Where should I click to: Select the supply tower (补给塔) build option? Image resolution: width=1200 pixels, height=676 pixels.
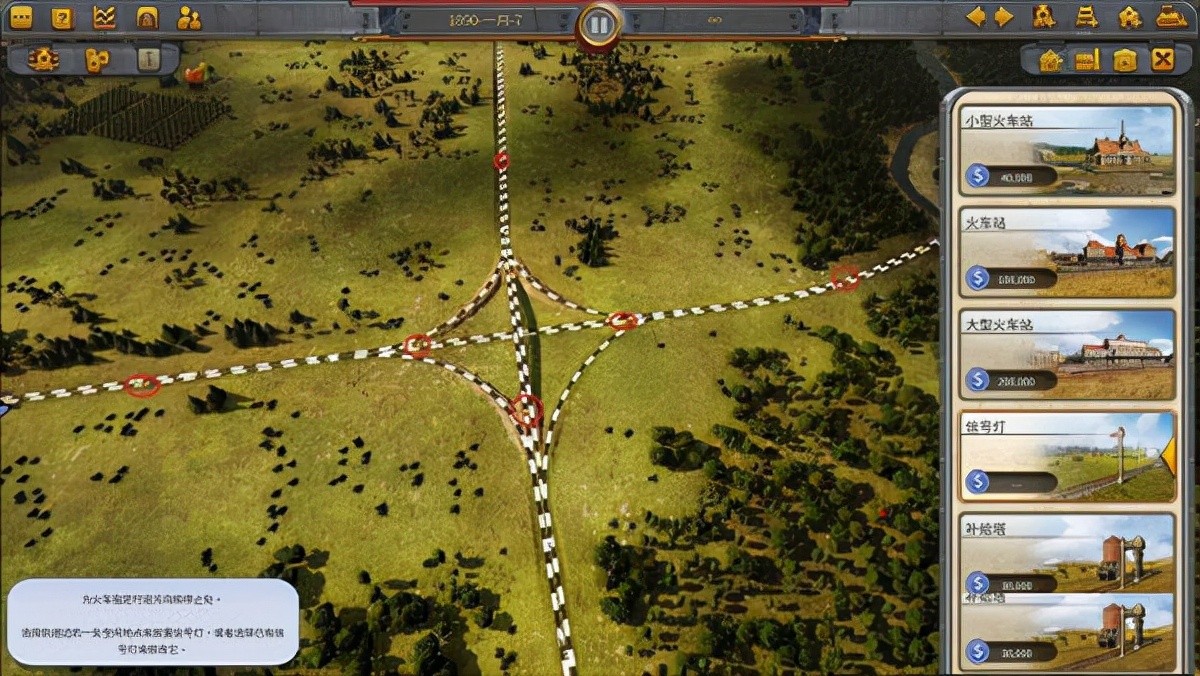pos(1066,556)
